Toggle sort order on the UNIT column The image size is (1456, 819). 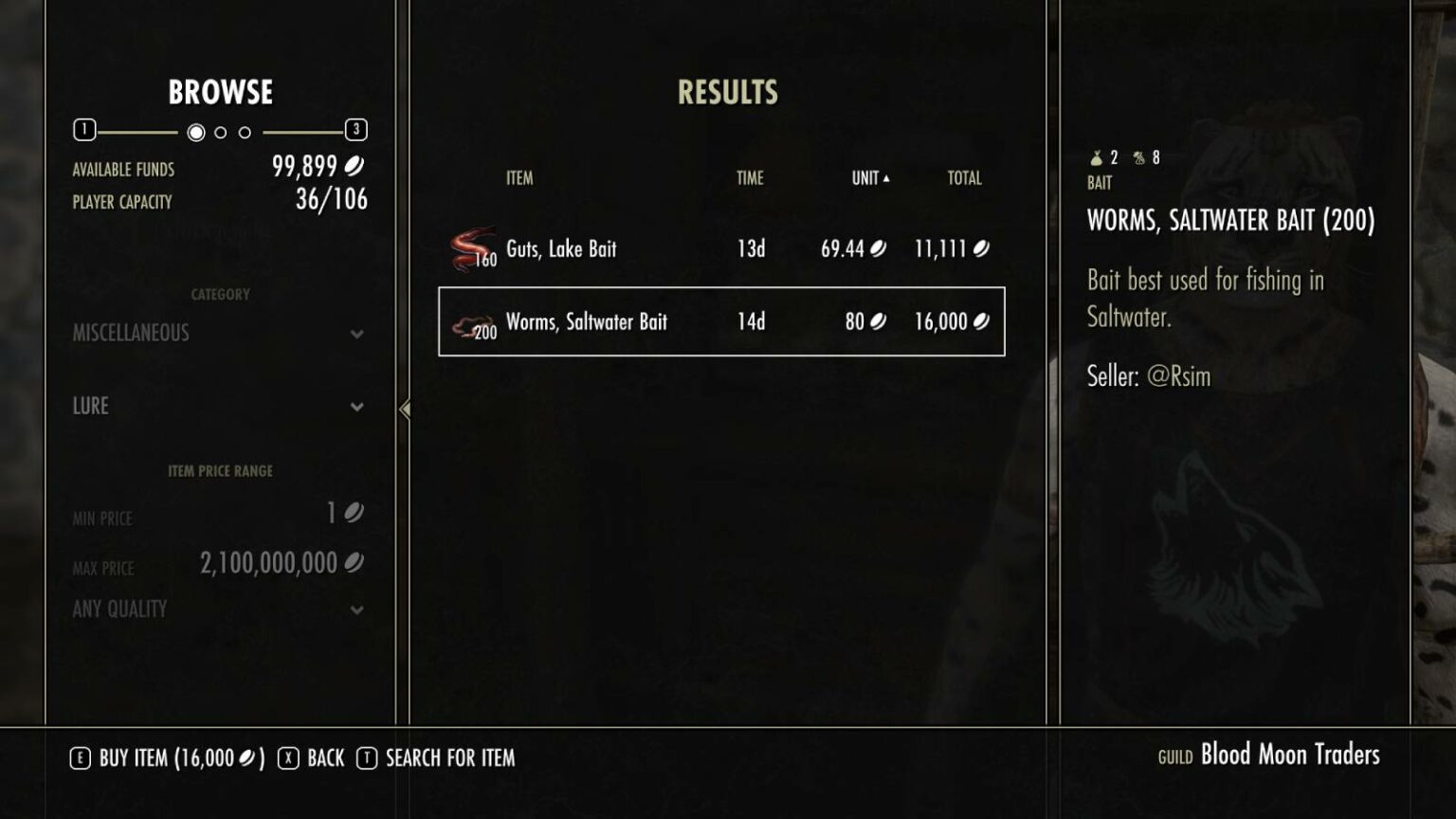click(867, 177)
